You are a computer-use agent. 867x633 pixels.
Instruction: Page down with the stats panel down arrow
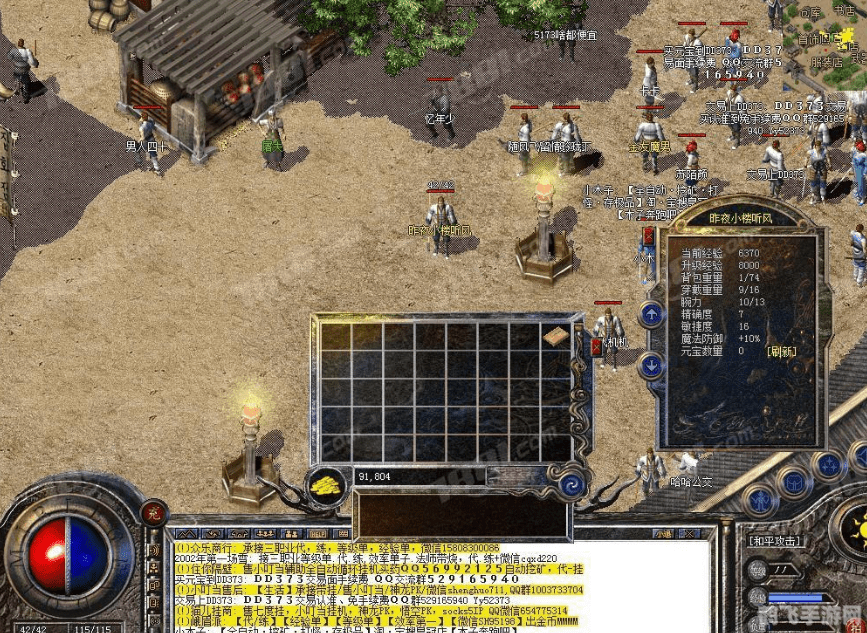[651, 367]
